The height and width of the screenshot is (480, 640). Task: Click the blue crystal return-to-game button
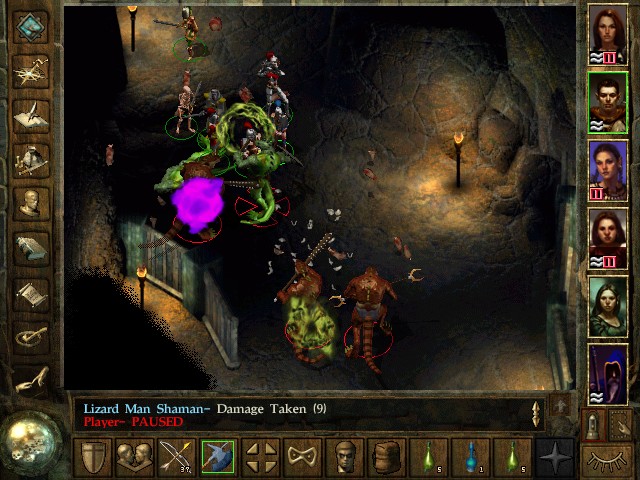pyautogui.click(x=32, y=24)
